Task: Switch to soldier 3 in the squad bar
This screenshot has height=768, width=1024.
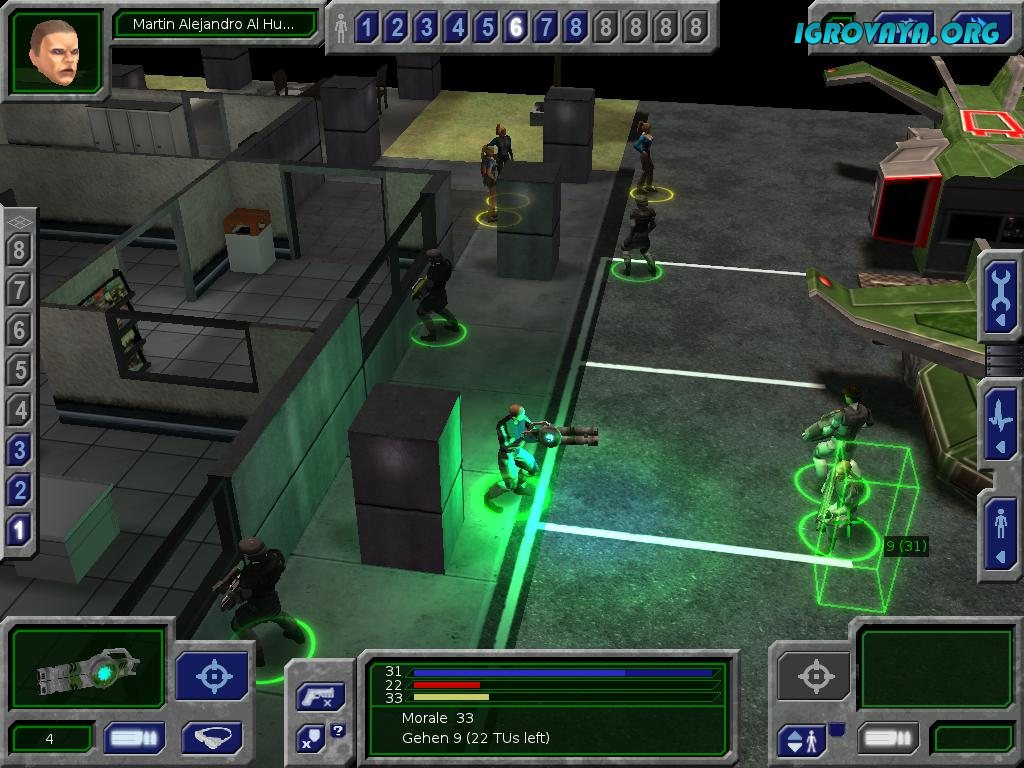Action: pos(426,28)
